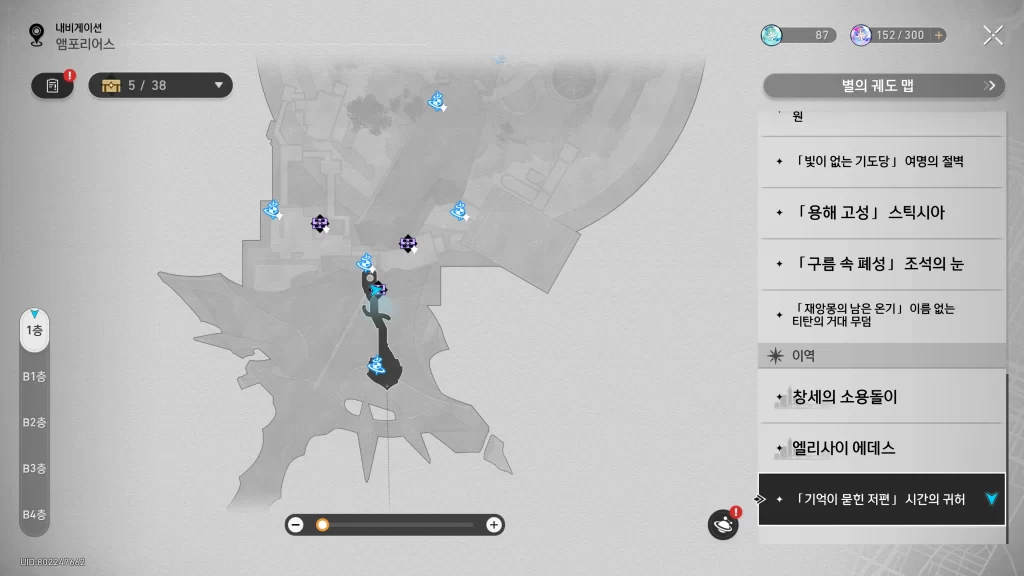Viewport: 1024px width, 576px height.
Task: Close the map with the X button
Action: tap(992, 35)
